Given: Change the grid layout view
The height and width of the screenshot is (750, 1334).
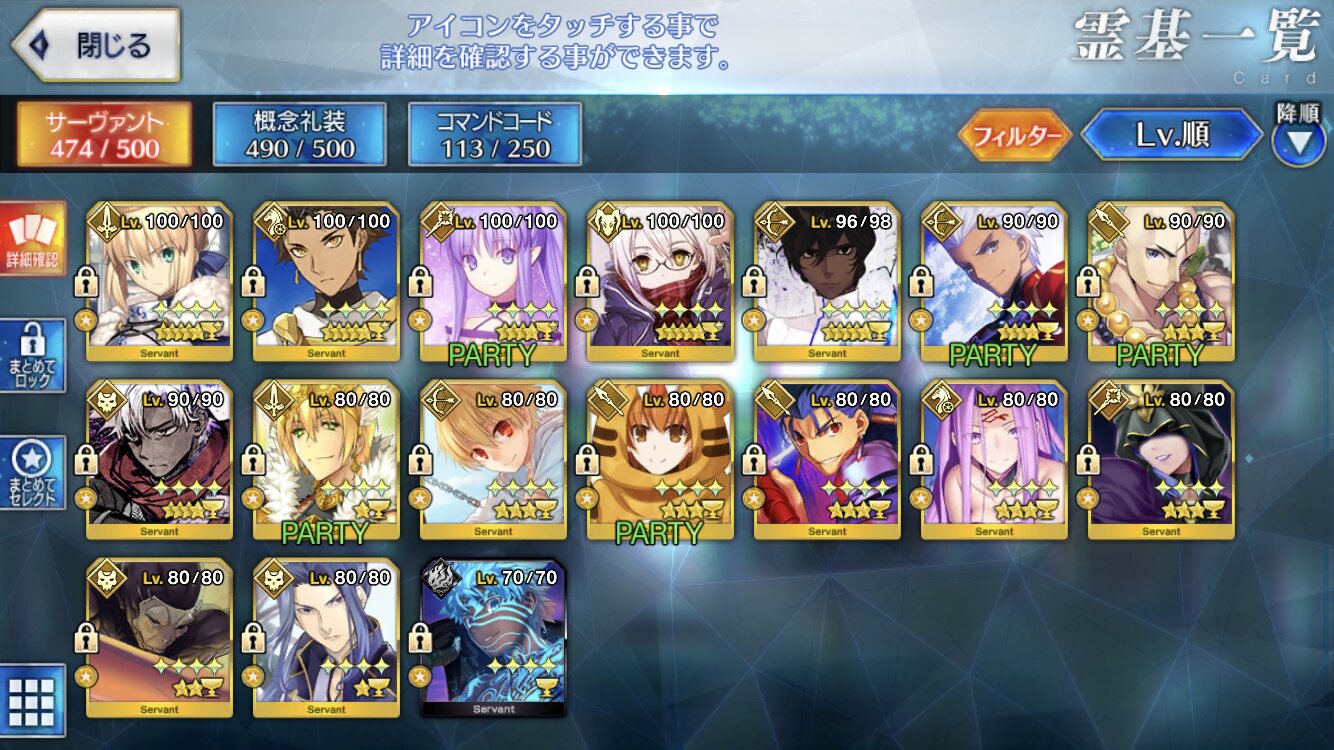Looking at the screenshot, I should pyautogui.click(x=32, y=698).
